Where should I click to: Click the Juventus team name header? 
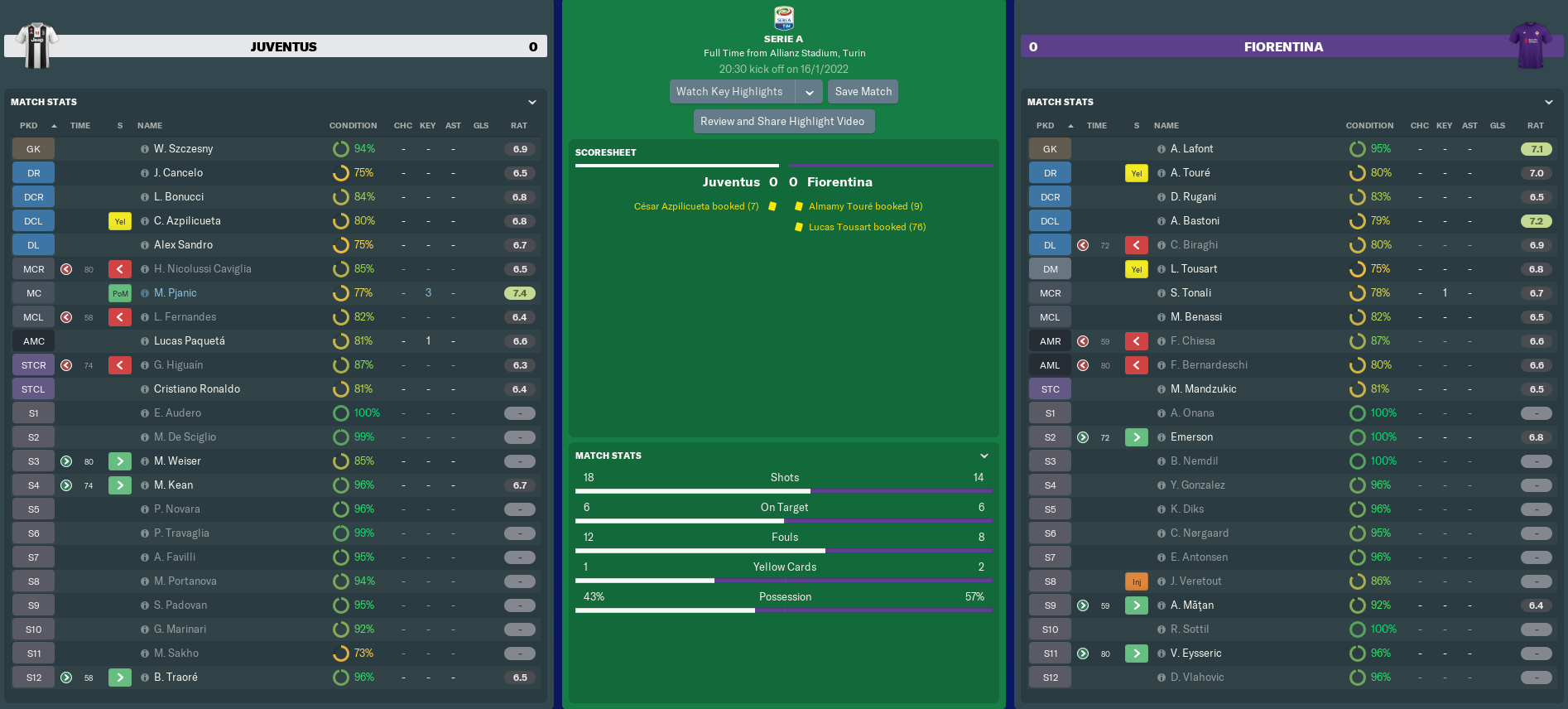(x=283, y=47)
